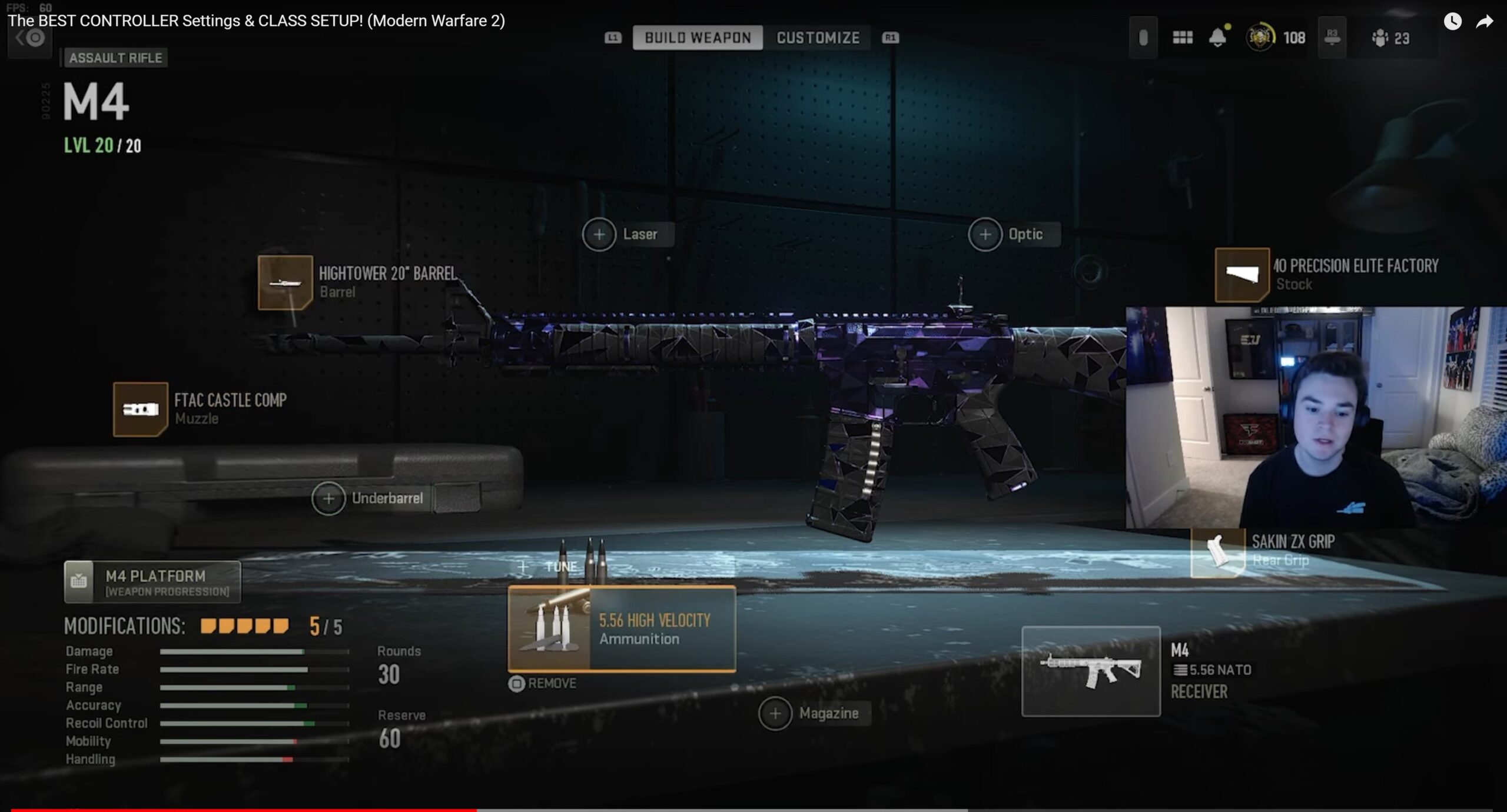Open the grid menu icon
The width and height of the screenshot is (1507, 812).
(1182, 38)
